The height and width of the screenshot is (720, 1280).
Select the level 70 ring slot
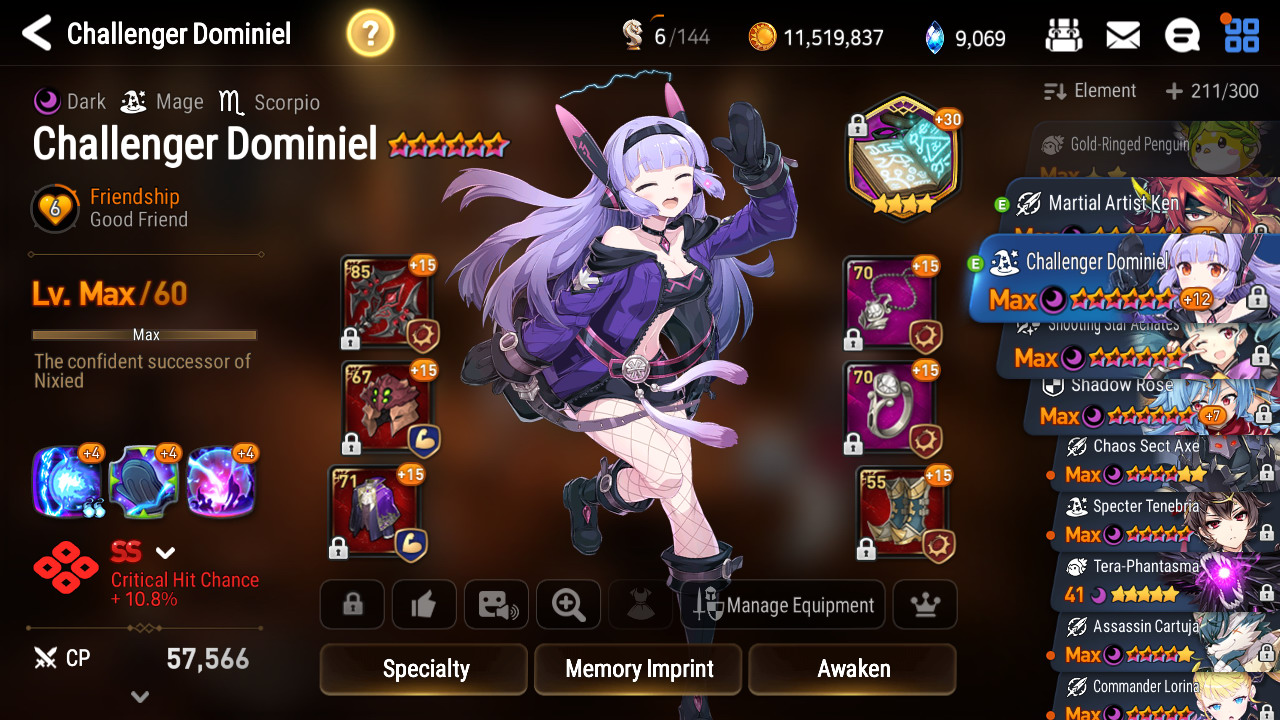tap(891, 408)
